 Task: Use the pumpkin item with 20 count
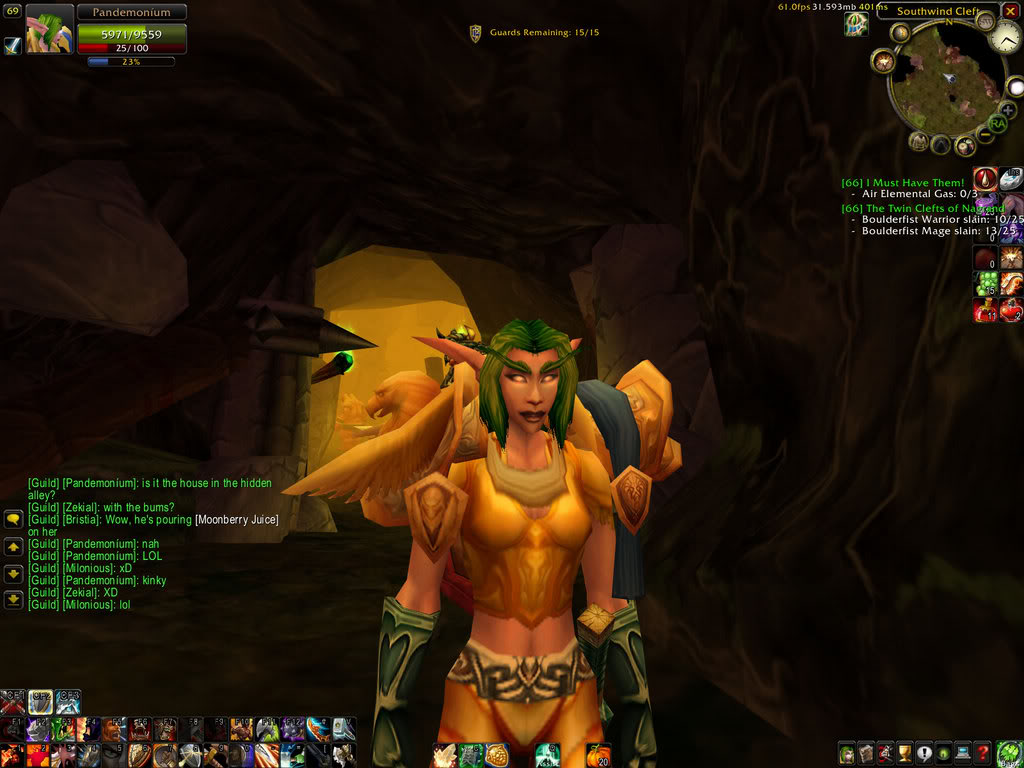point(598,755)
